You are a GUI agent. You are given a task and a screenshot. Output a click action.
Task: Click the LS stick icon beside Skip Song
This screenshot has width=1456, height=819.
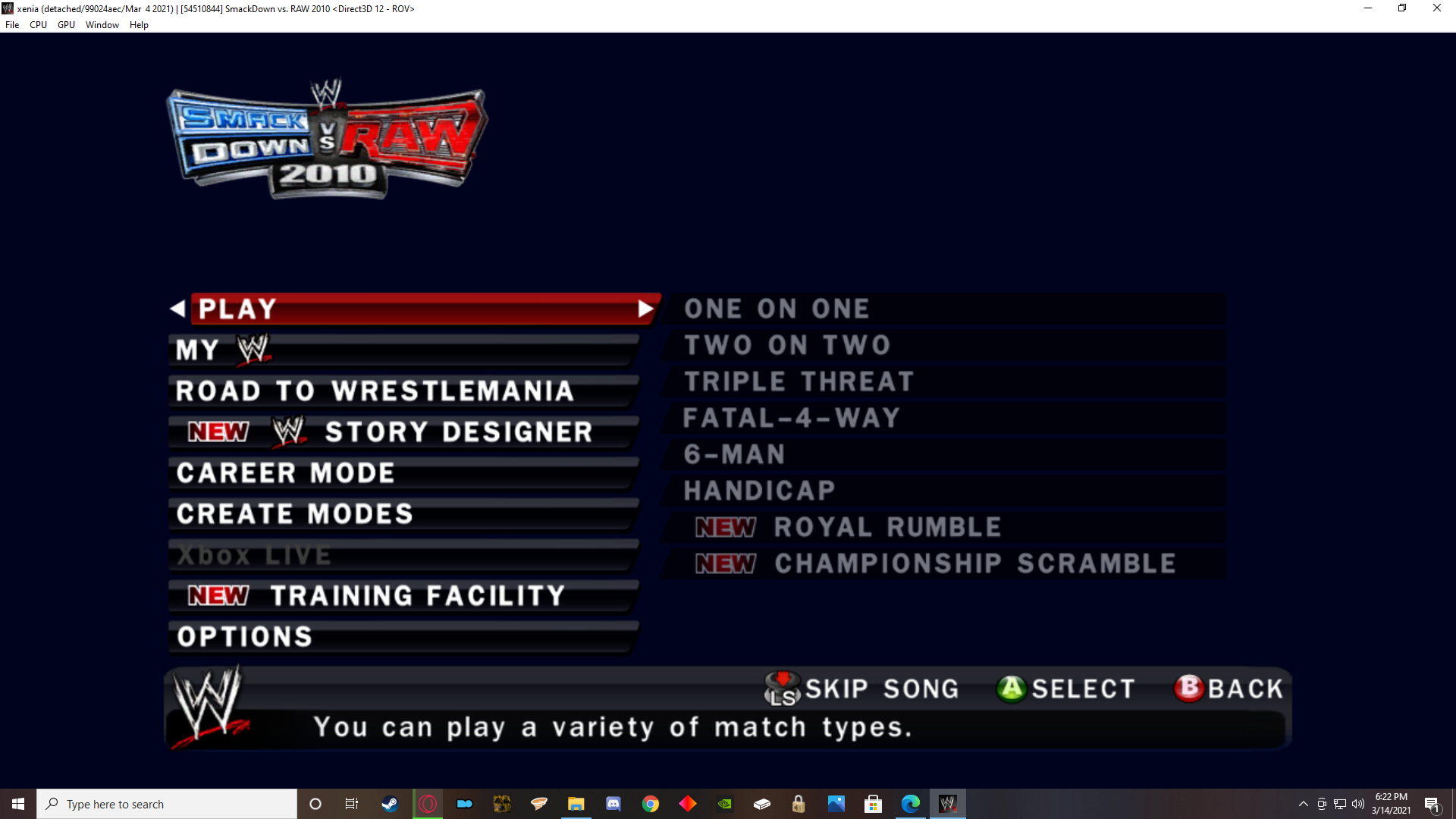(783, 689)
